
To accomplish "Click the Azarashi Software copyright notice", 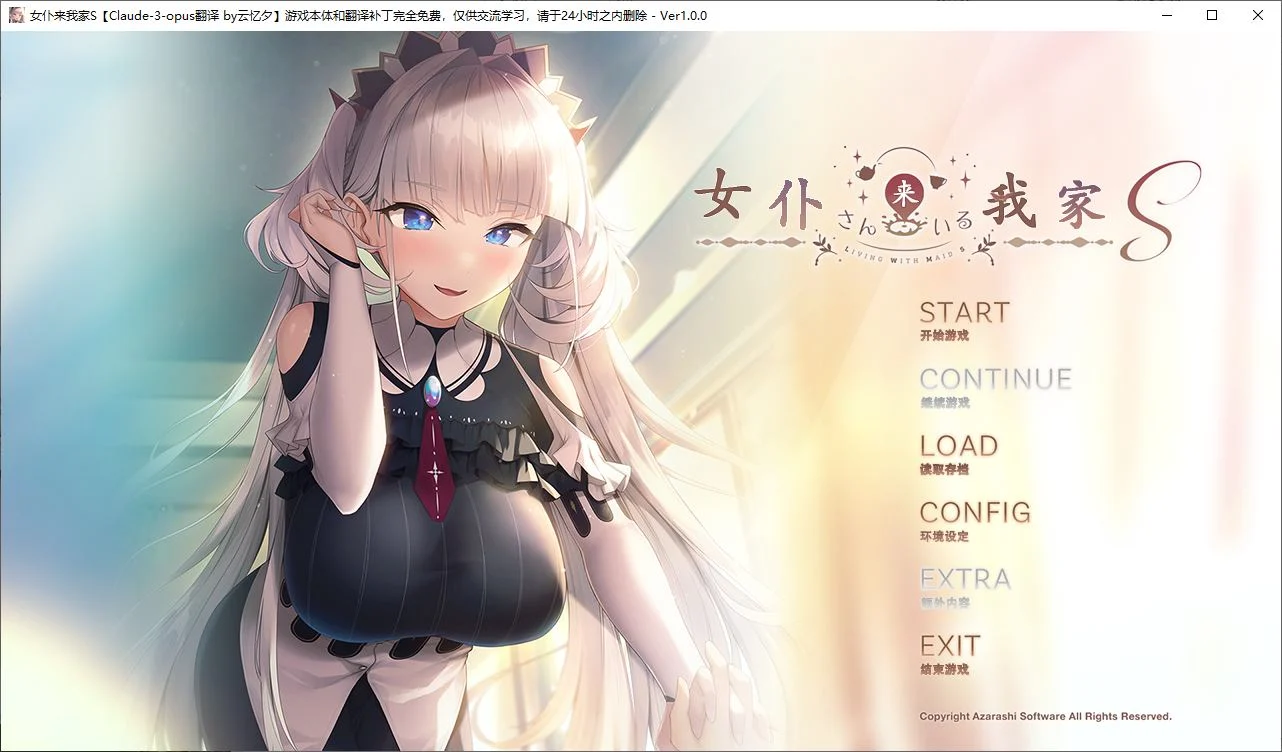I will coord(1044,716).
